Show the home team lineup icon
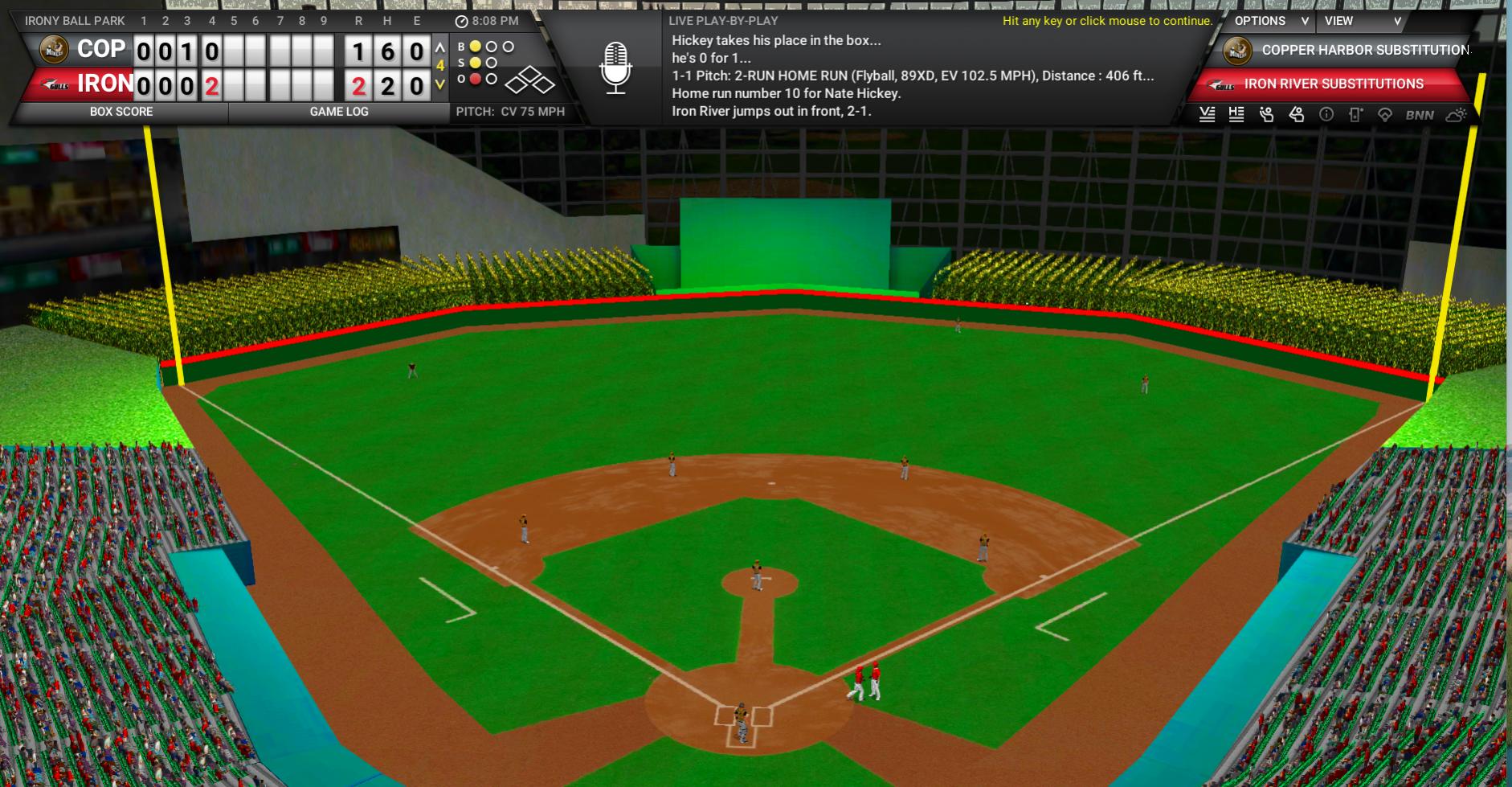This screenshot has height=787, width=1512. point(1236,115)
